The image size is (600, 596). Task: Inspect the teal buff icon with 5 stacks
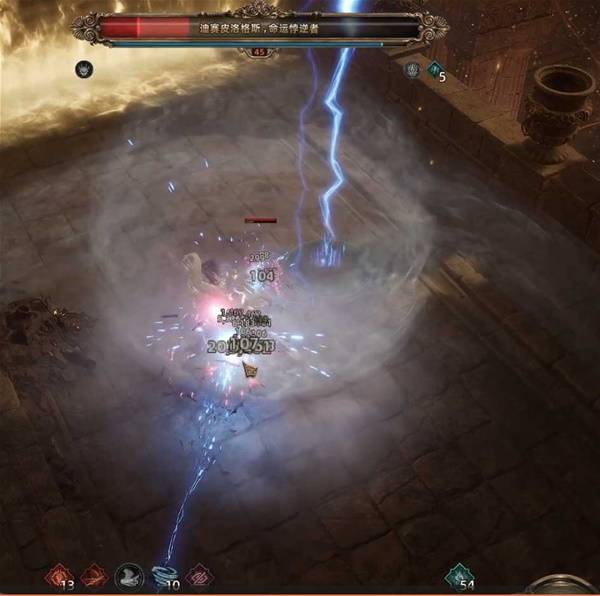tap(435, 70)
